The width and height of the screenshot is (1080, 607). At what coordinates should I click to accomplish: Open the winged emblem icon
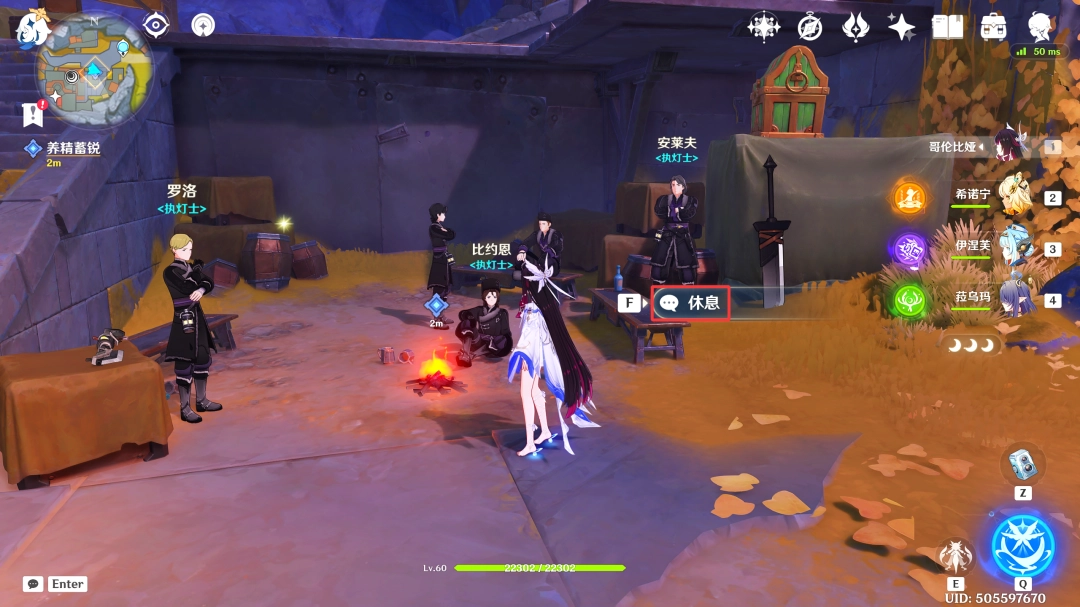856,27
